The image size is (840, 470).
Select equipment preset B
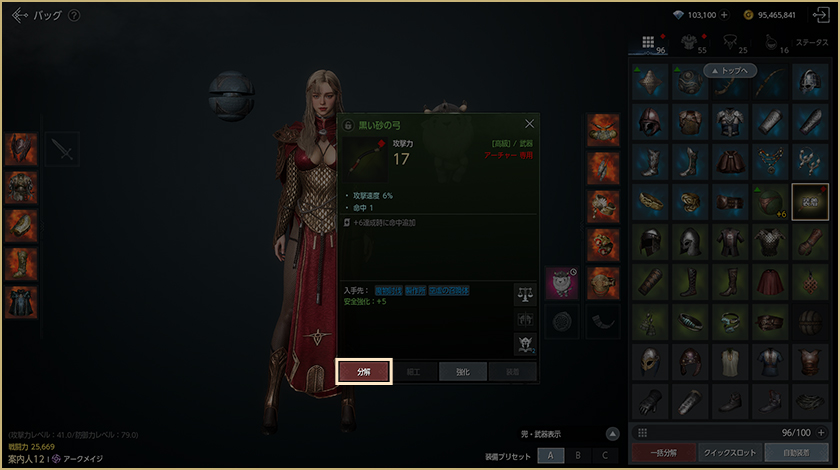(x=577, y=455)
